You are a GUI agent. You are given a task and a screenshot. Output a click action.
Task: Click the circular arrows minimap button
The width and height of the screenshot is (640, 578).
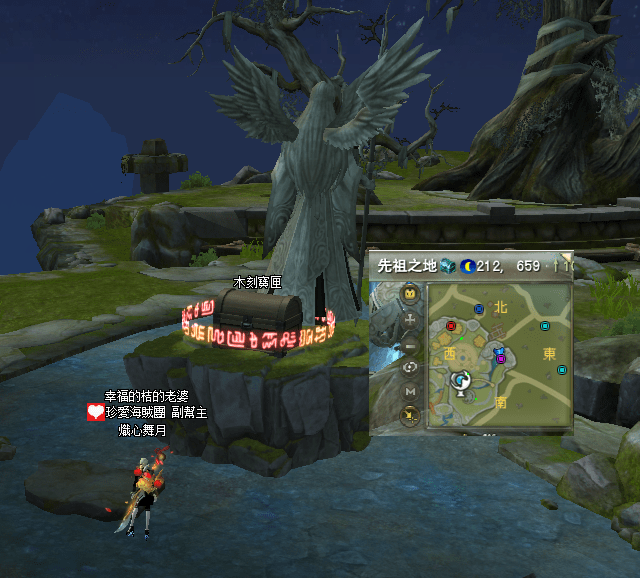pyautogui.click(x=410, y=367)
